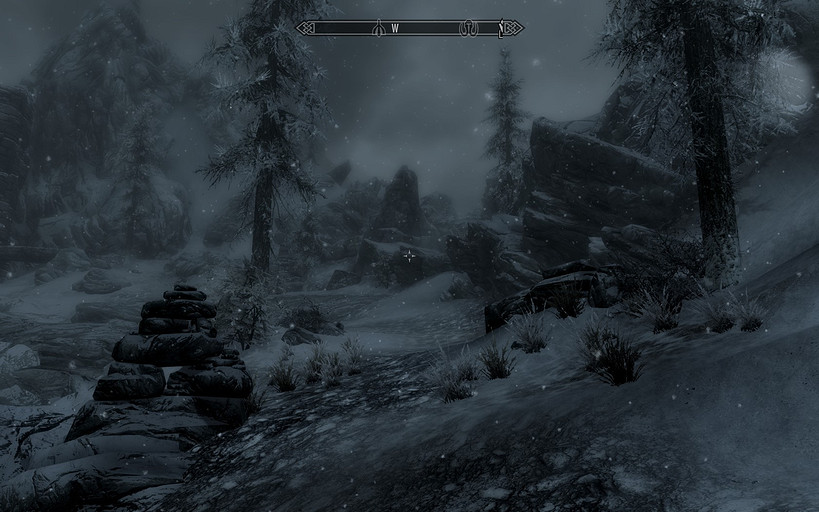The image size is (819, 512).
Task: Click the standing stone marker on the compass
Action: 379,28
